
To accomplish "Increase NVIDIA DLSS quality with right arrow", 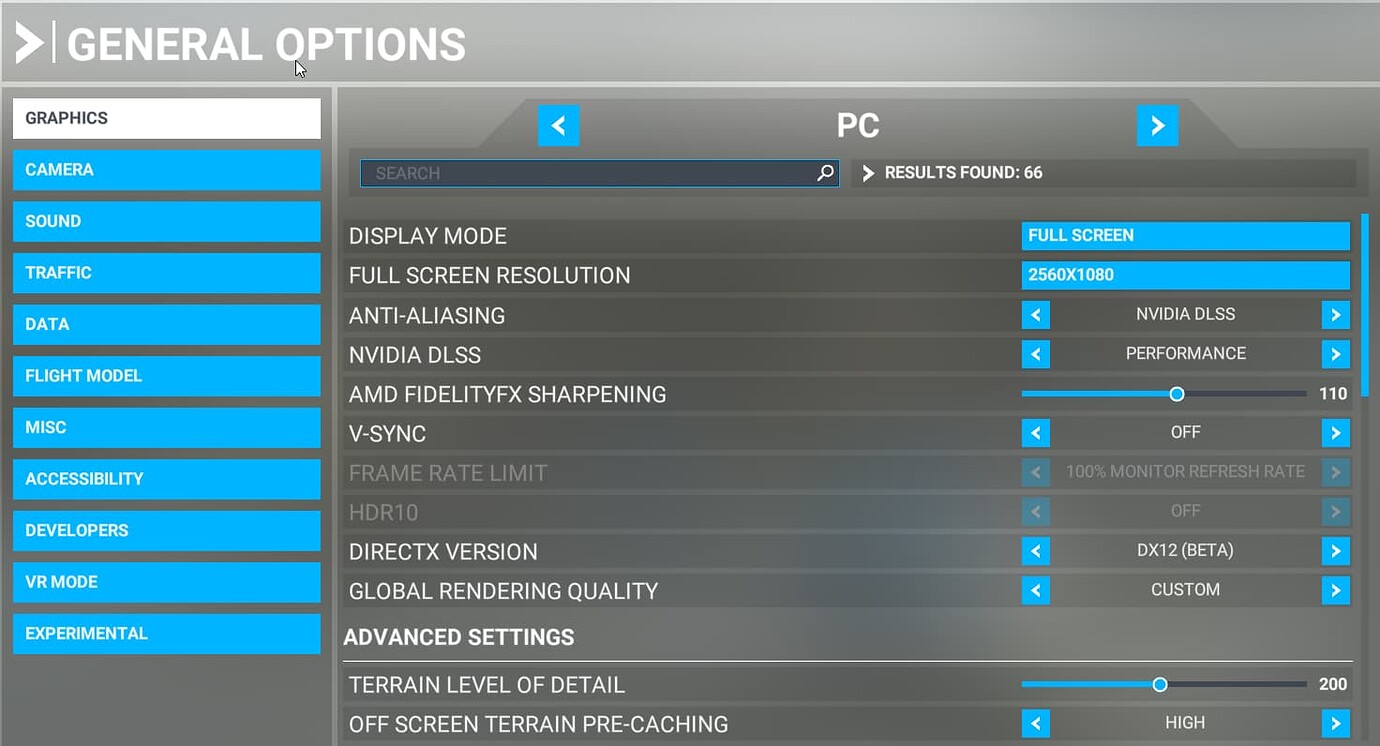I will click(x=1335, y=353).
